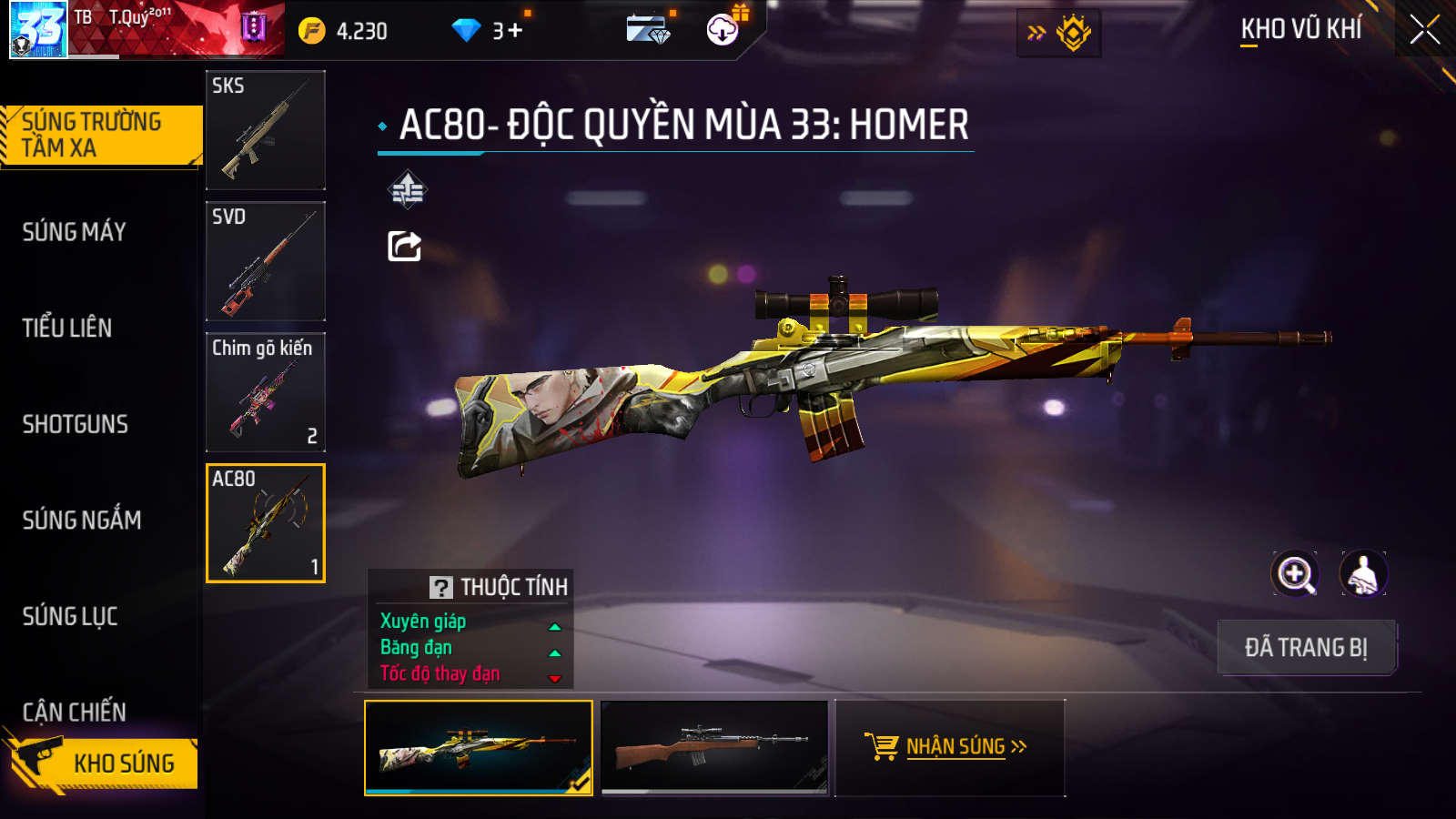
Task: Show the Súng Ngắm category
Action: [82, 521]
